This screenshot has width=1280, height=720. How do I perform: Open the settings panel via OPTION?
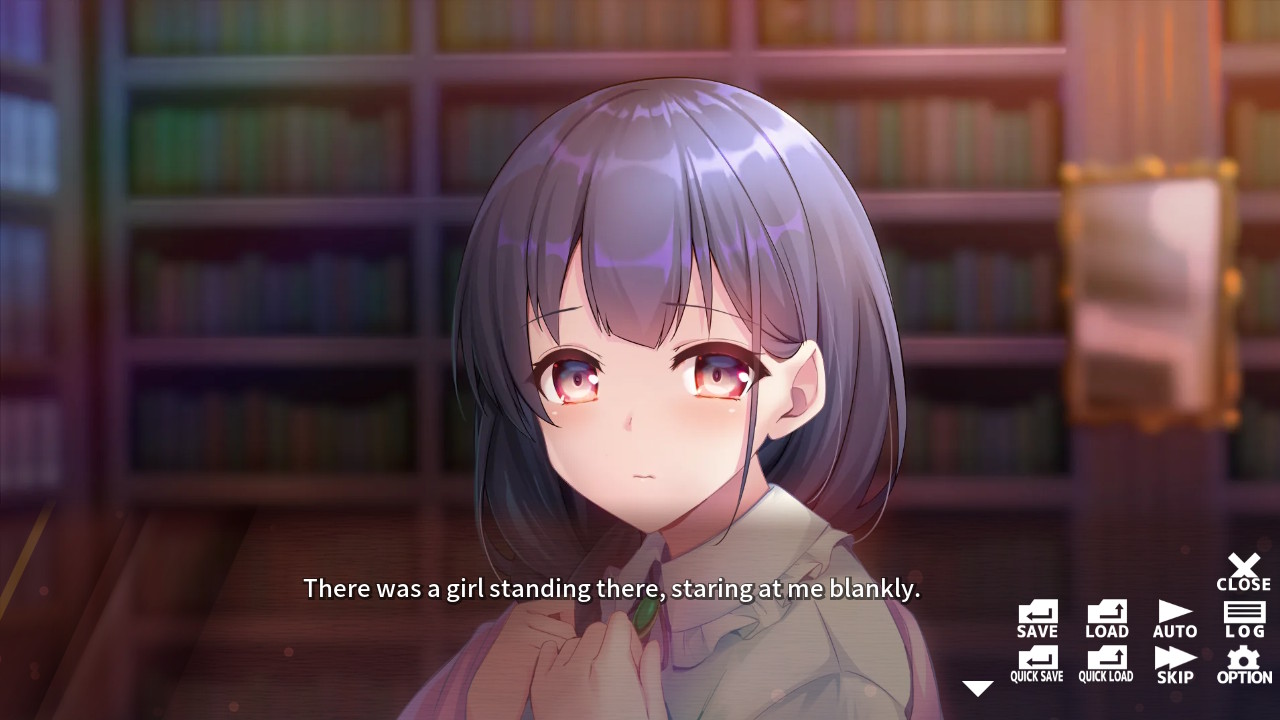pos(1244,660)
